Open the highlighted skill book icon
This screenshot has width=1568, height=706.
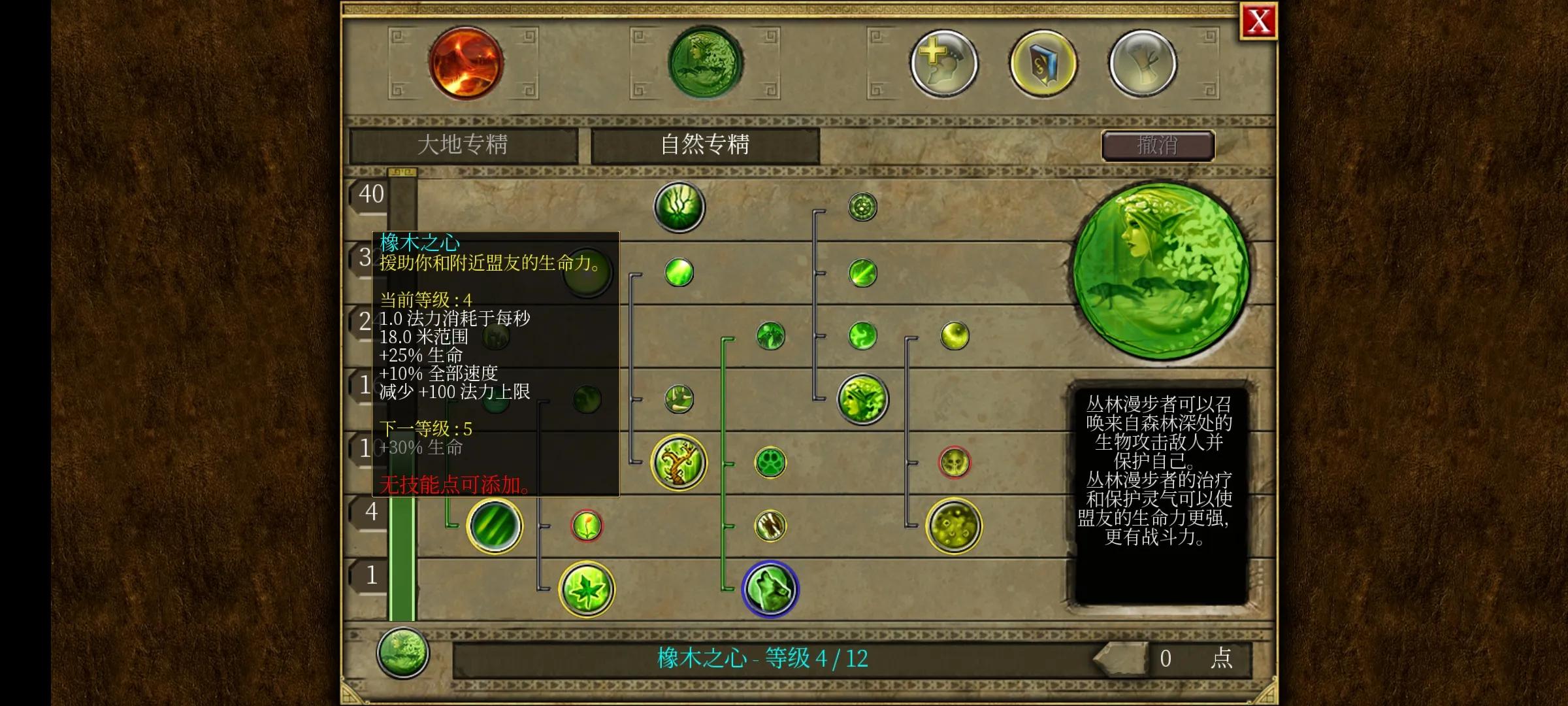point(1042,62)
